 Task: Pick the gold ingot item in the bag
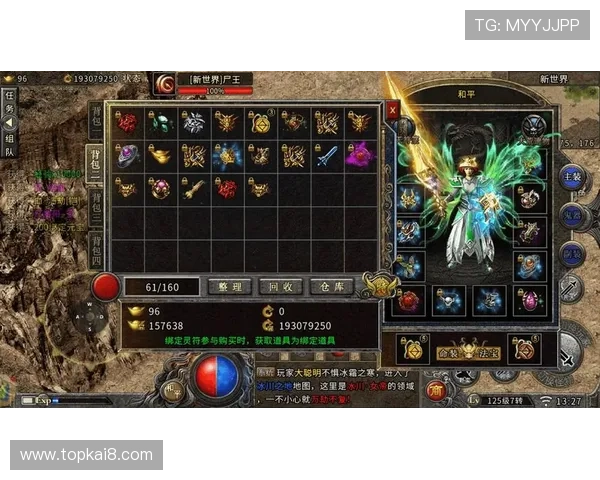point(160,155)
